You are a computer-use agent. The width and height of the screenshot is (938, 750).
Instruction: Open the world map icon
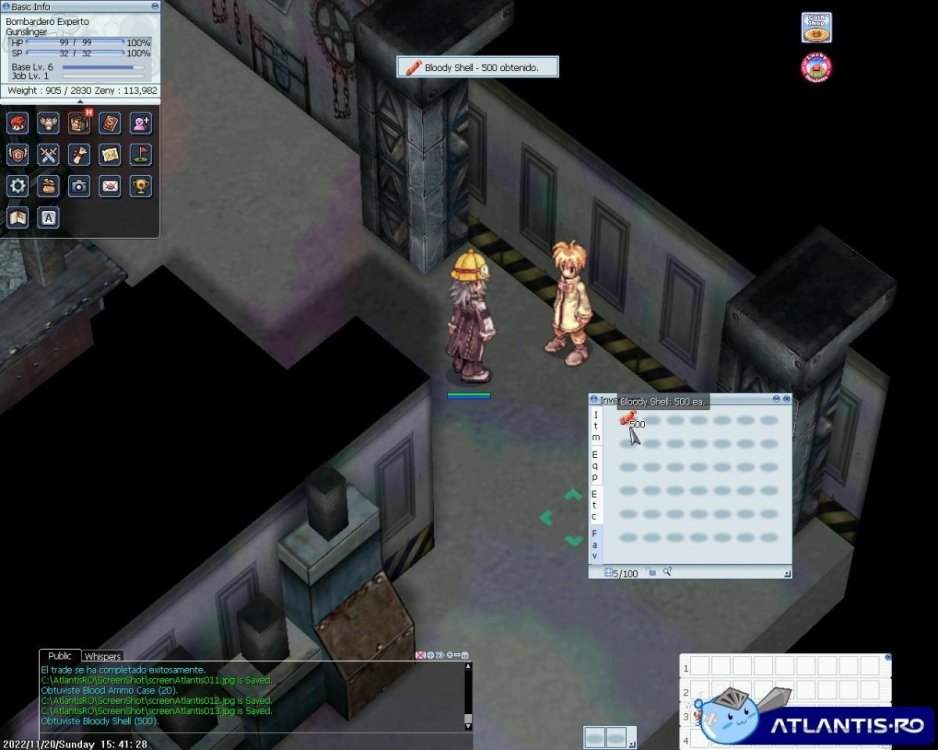click(x=17, y=216)
